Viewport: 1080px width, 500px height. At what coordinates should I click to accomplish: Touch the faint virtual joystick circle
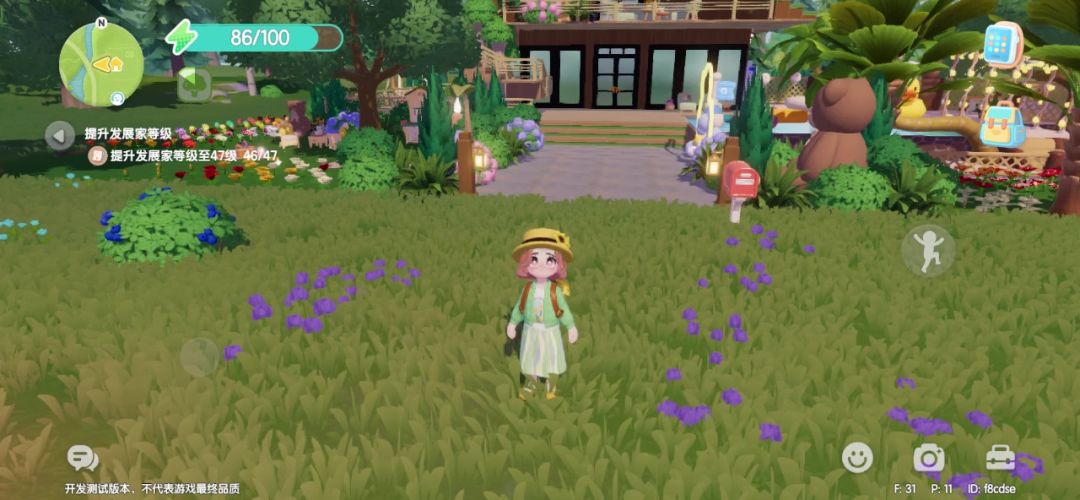point(199,356)
